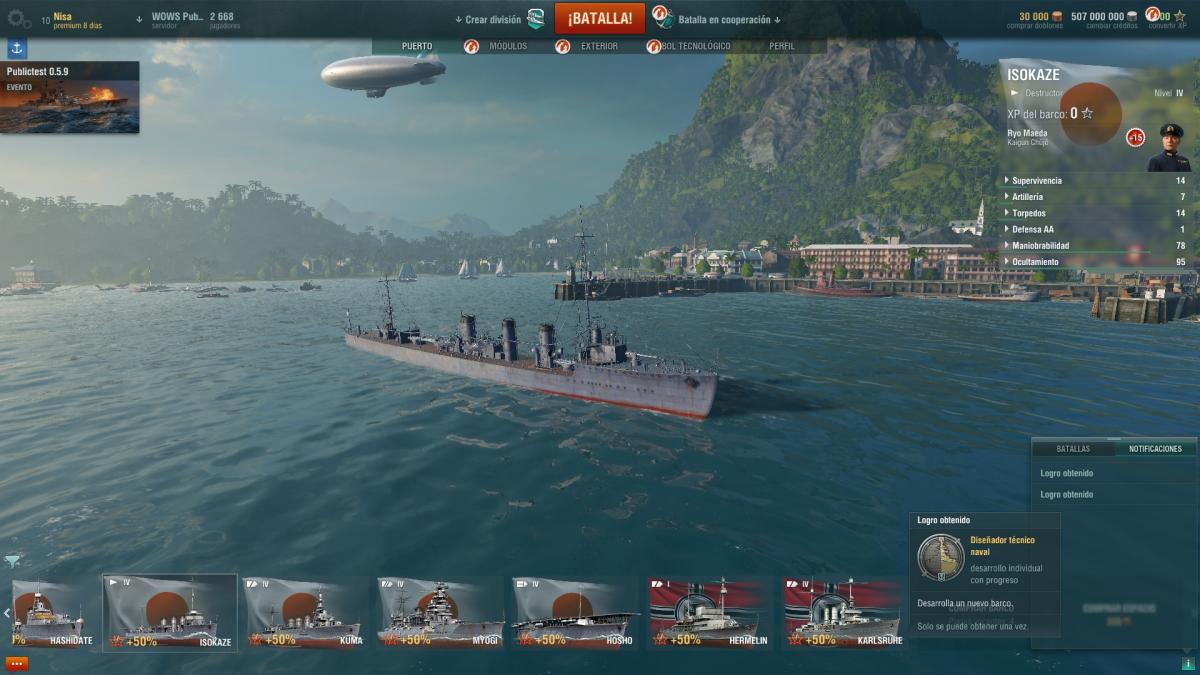Select the PUERTO tab
This screenshot has width=1200, height=675.
[x=417, y=46]
